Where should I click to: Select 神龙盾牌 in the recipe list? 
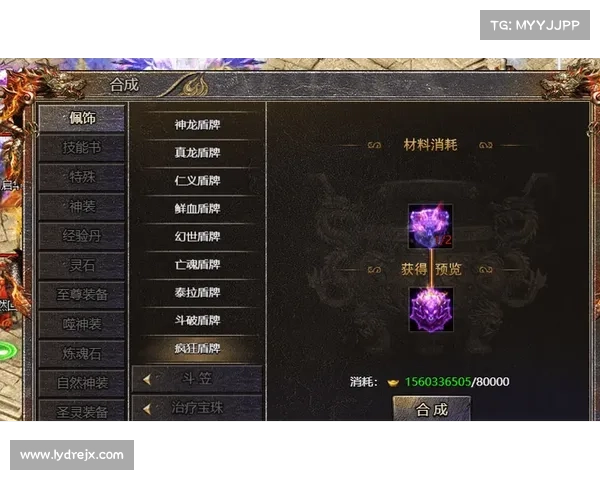click(197, 125)
